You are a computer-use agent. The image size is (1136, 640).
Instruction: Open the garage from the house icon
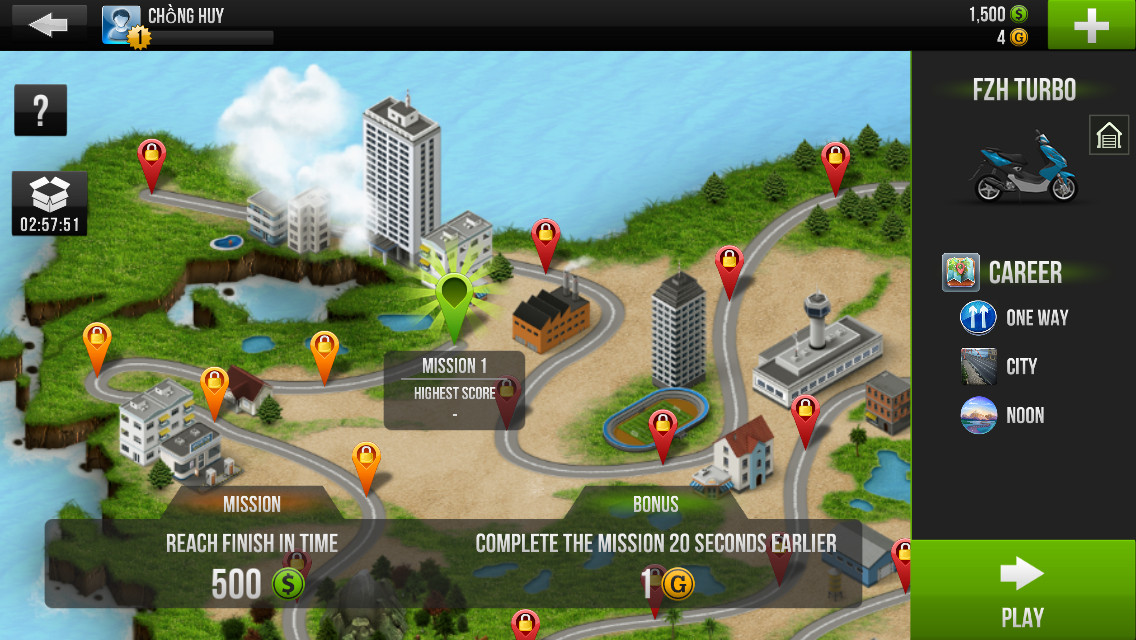[x=1108, y=136]
